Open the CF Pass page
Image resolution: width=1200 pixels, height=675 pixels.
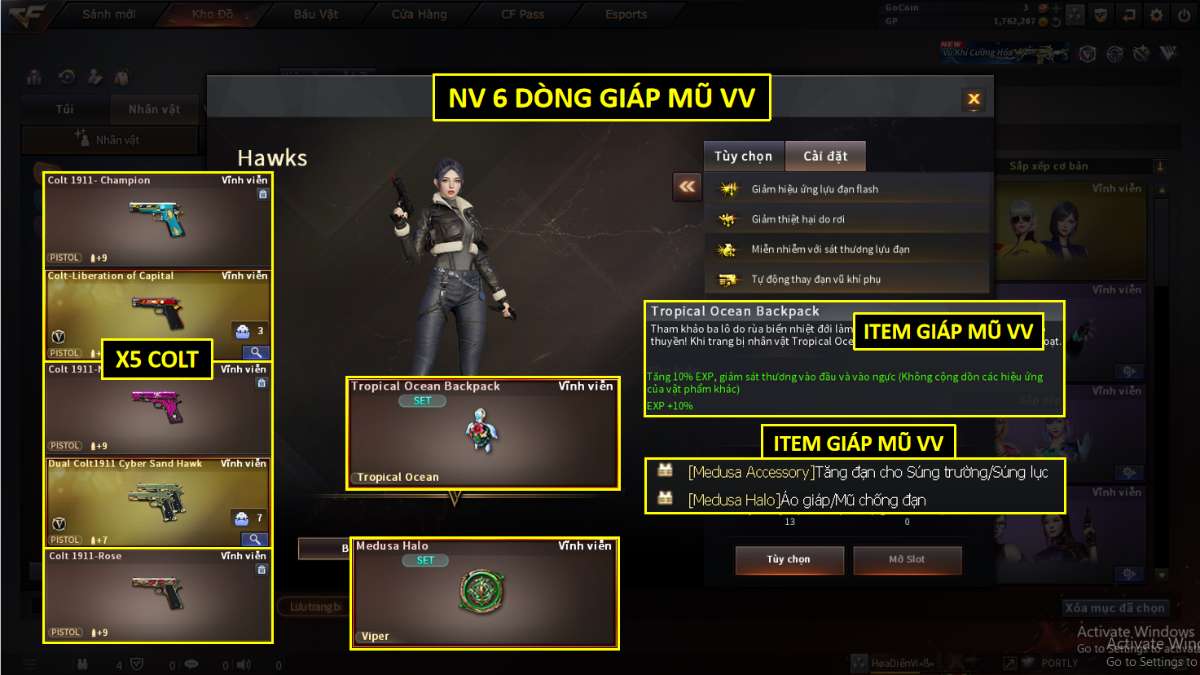[522, 15]
